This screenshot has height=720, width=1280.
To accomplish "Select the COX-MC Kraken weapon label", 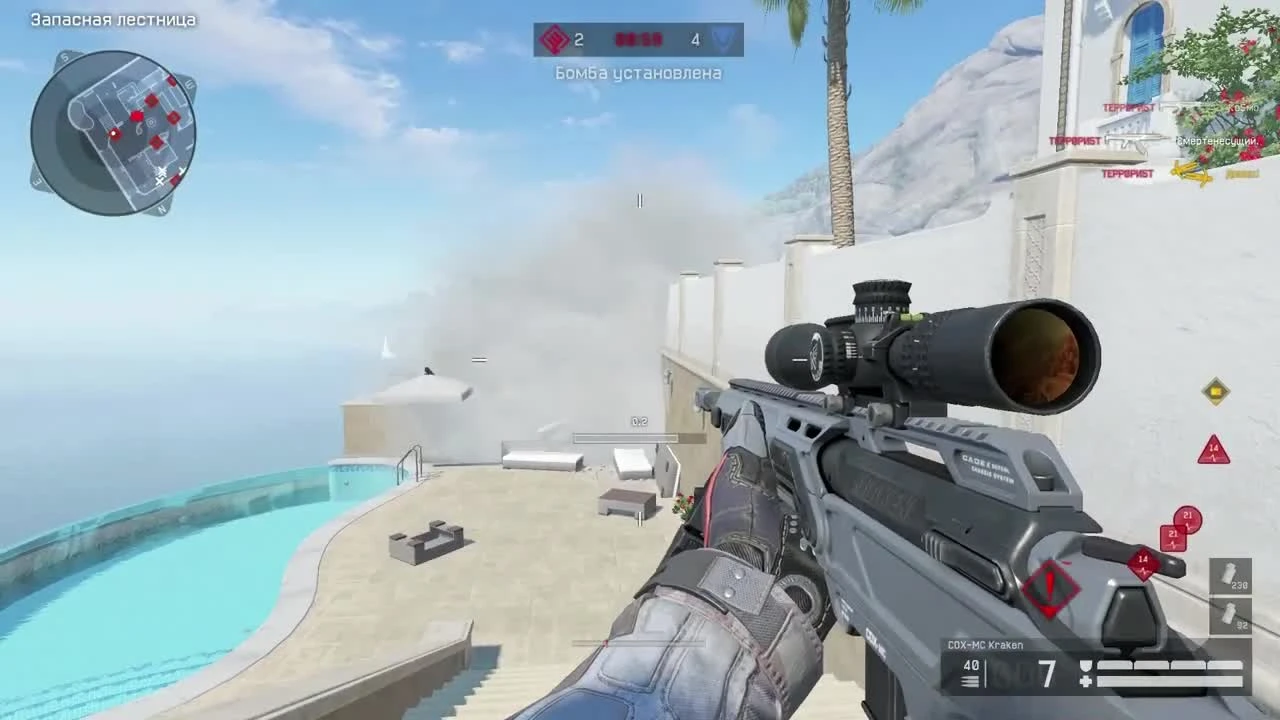I will pyautogui.click(x=985, y=645).
